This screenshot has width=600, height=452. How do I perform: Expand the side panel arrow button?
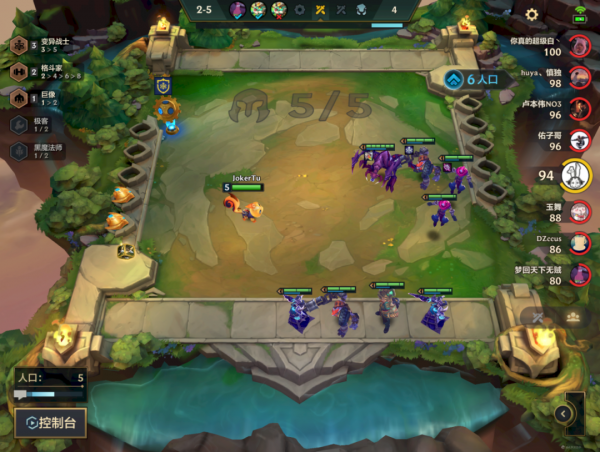[x=564, y=413]
